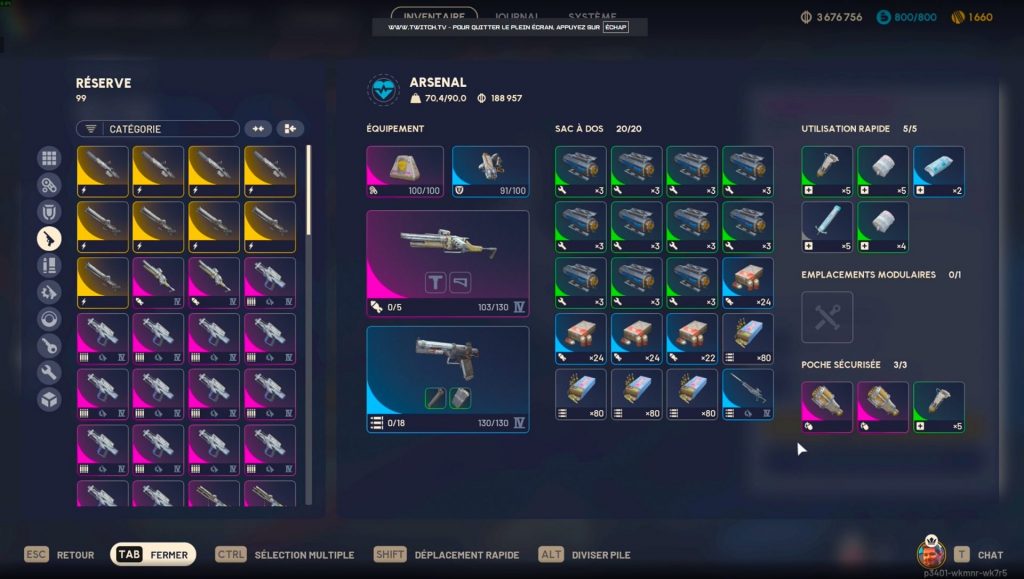Screen dimensions: 1024x579
Task: Open the Catégorie sort dropdown
Action: point(158,129)
